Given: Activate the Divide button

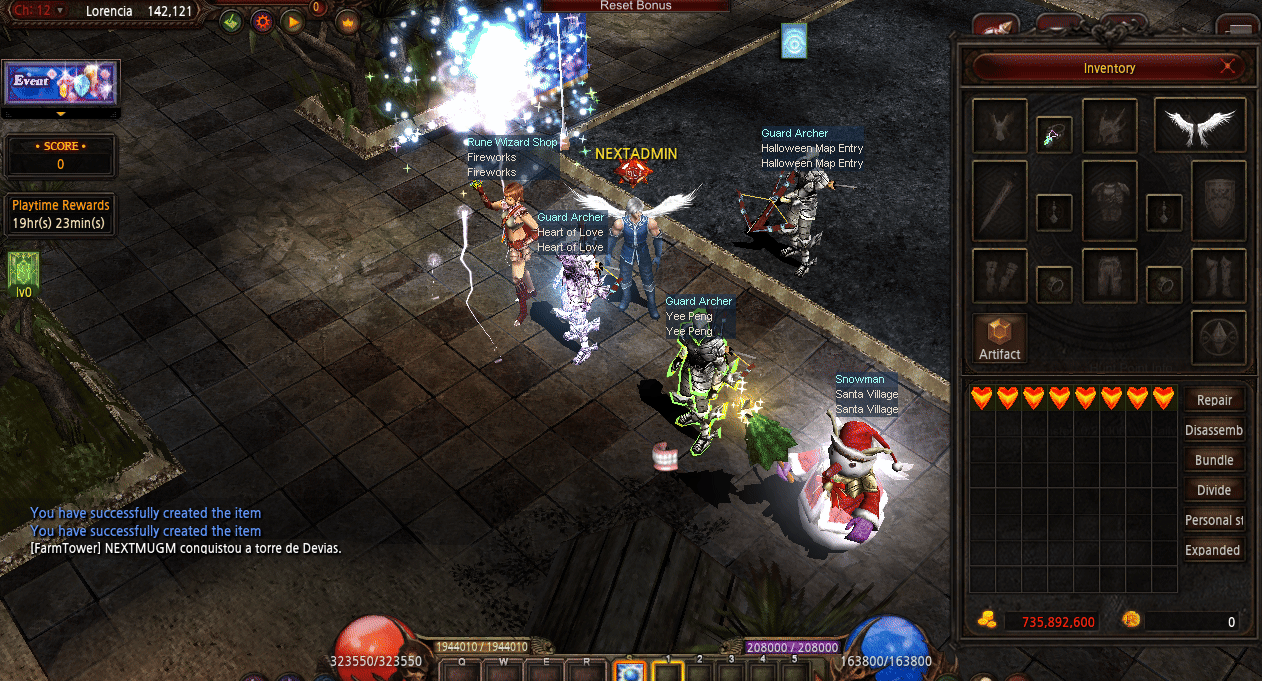Looking at the screenshot, I should point(1214,490).
